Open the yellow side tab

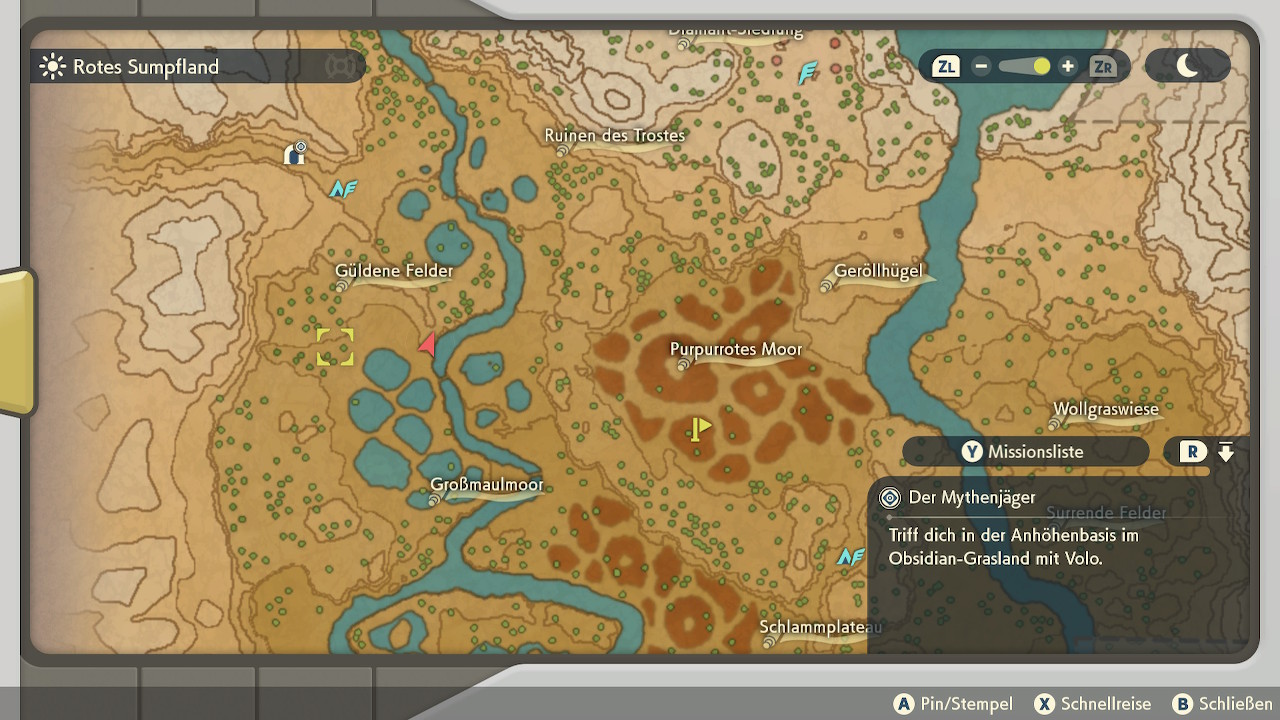pos(17,341)
